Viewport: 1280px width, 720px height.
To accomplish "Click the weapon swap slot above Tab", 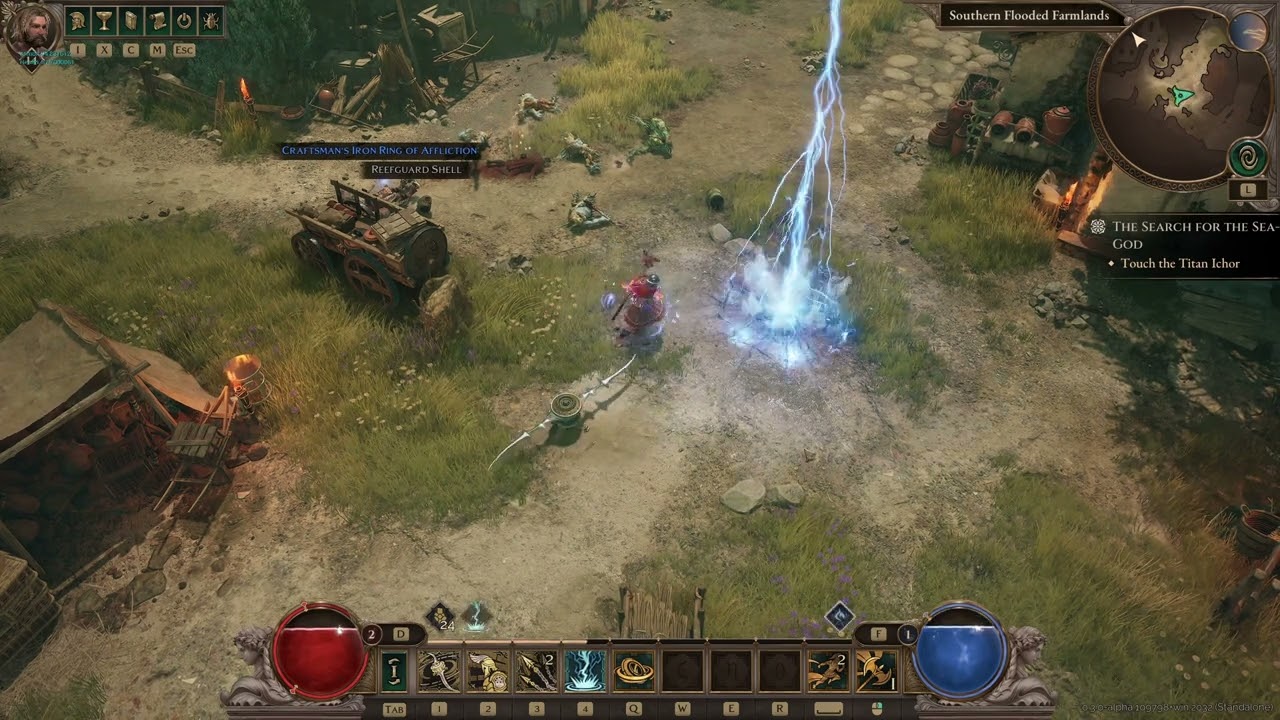I will pos(394,671).
